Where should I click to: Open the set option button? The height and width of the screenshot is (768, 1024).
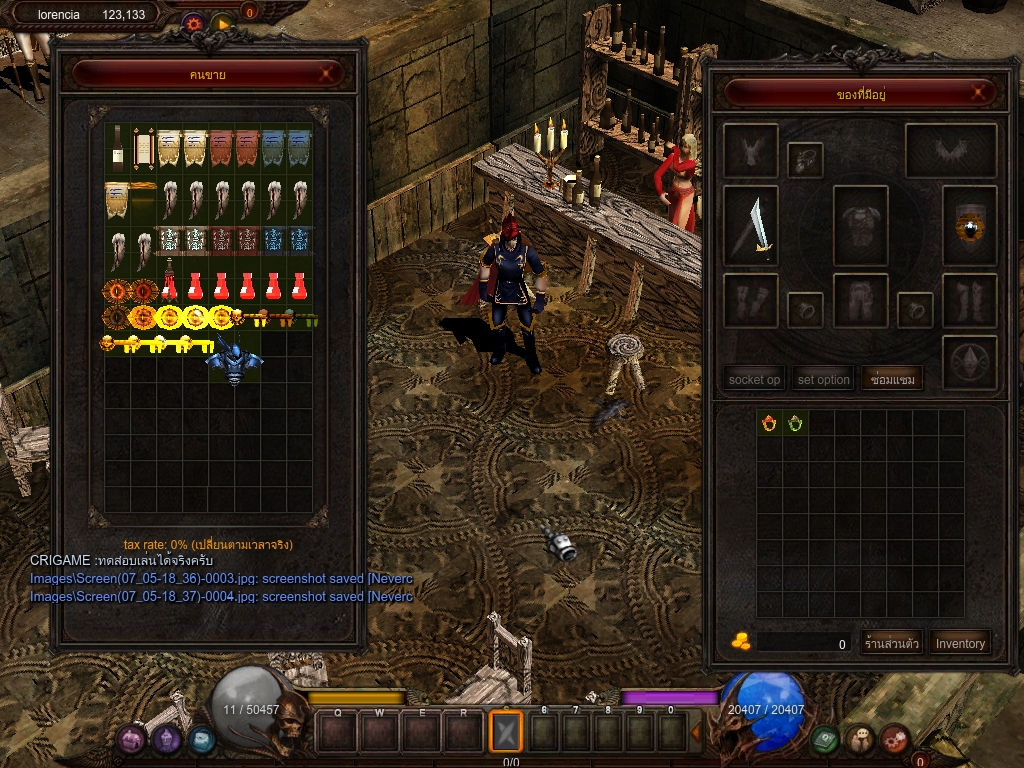(x=823, y=380)
